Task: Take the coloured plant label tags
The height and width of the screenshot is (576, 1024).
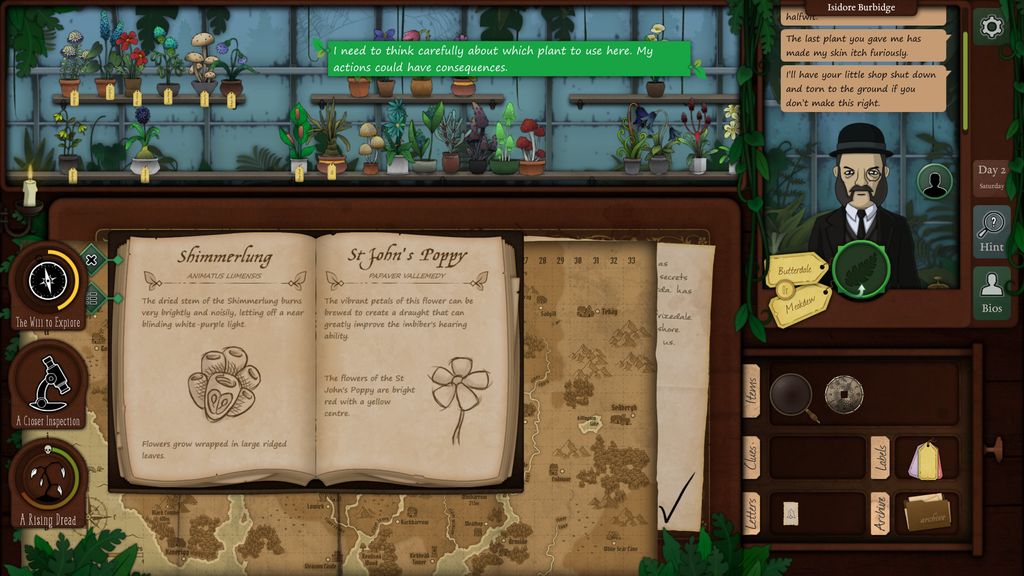Action: pos(925,460)
